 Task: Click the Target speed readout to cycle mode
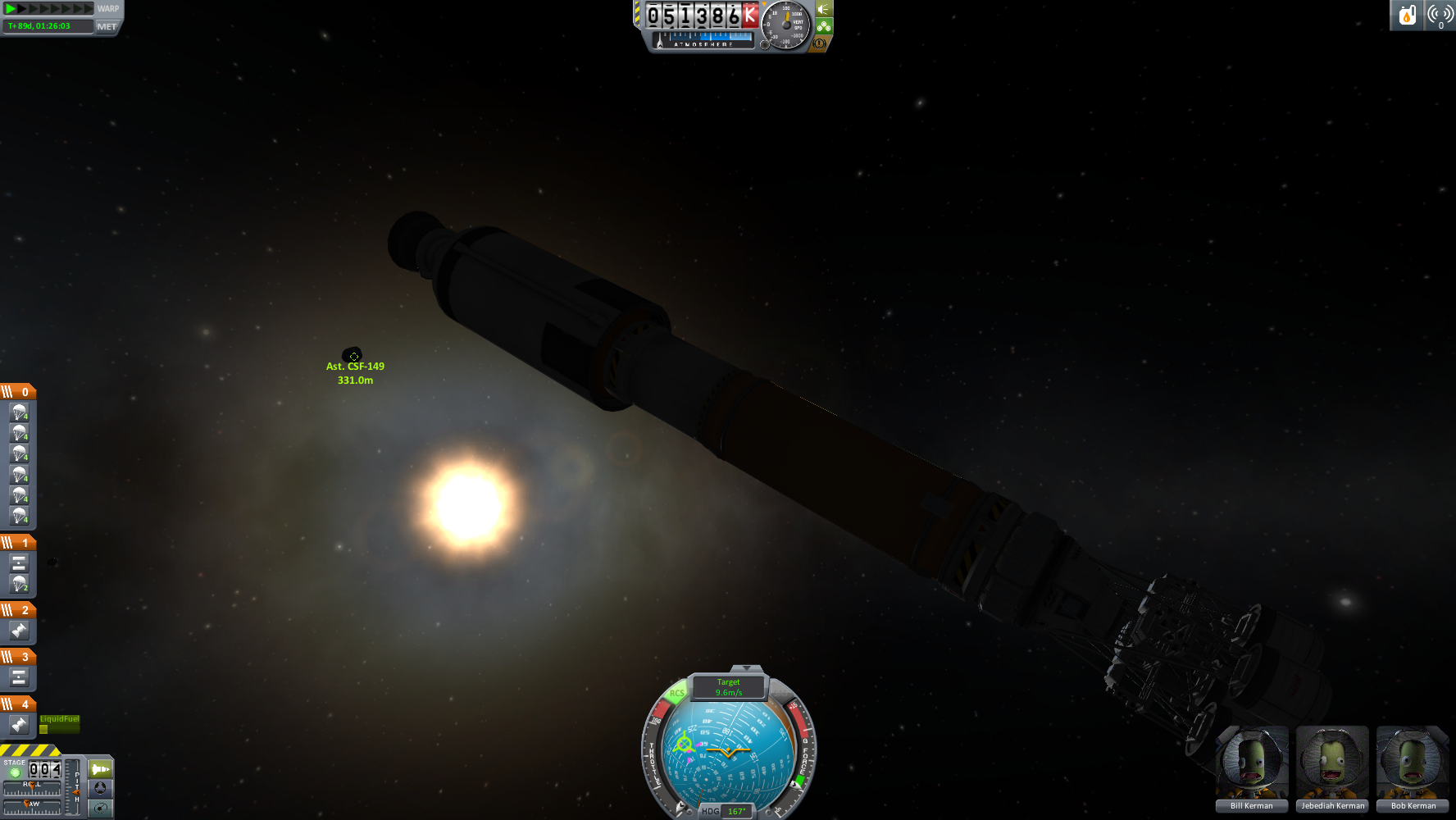tap(728, 687)
